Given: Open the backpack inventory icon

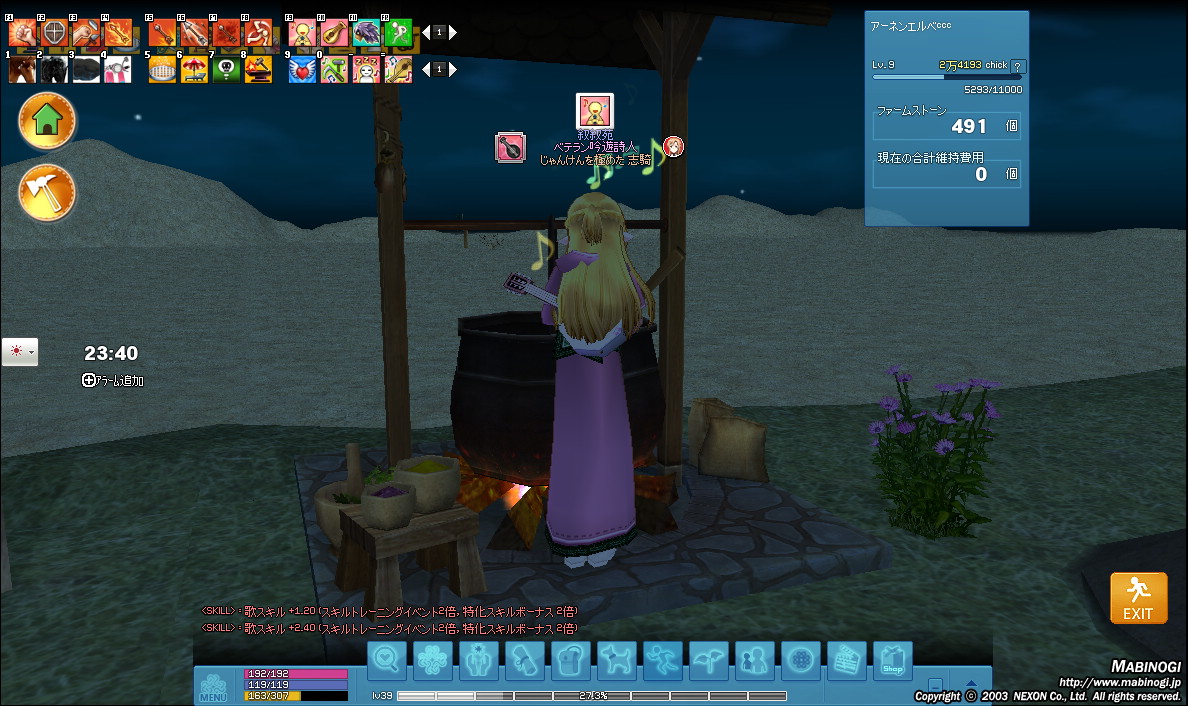Looking at the screenshot, I should point(570,661).
